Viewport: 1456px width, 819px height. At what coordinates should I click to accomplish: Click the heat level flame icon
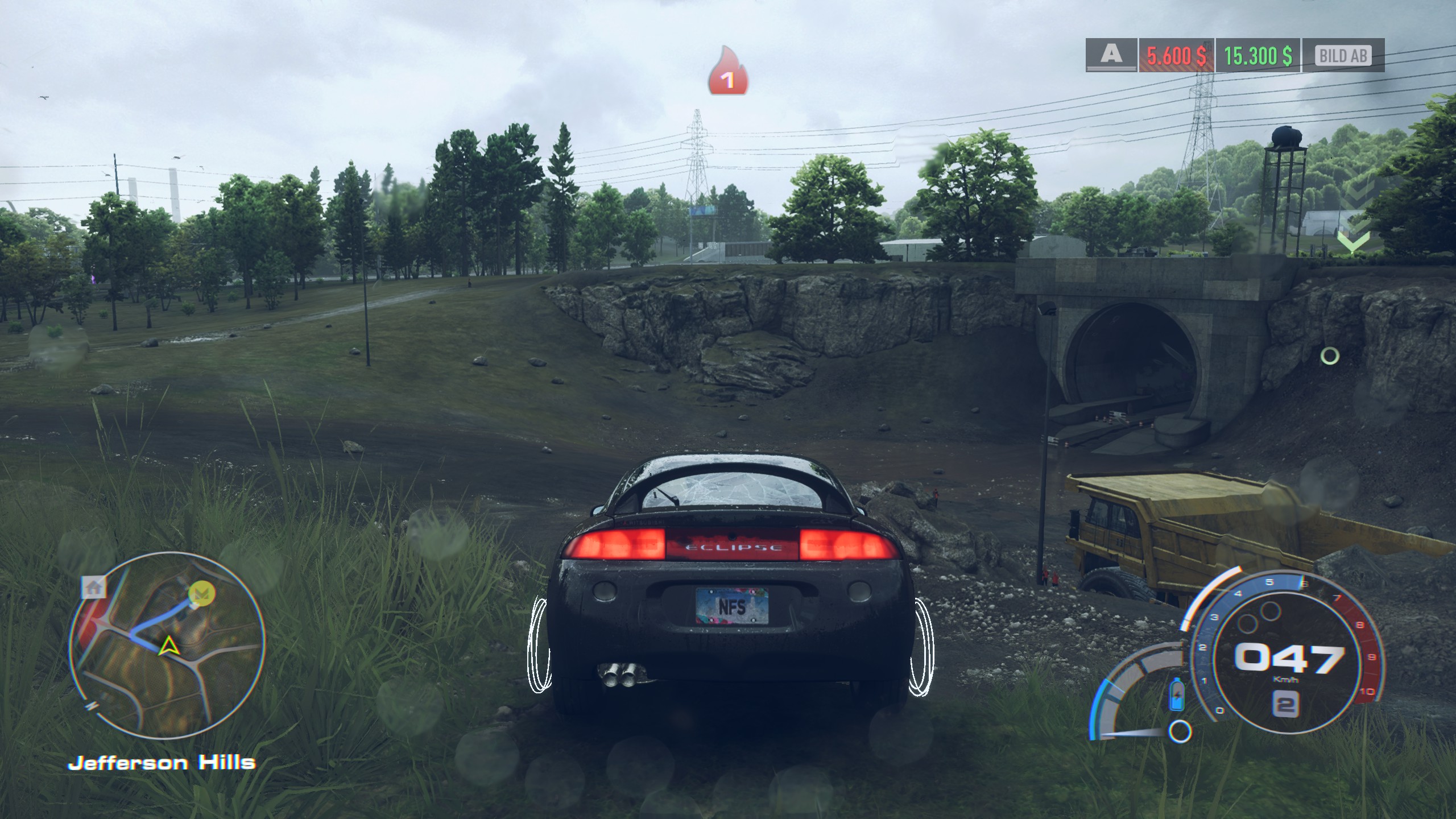click(727, 72)
